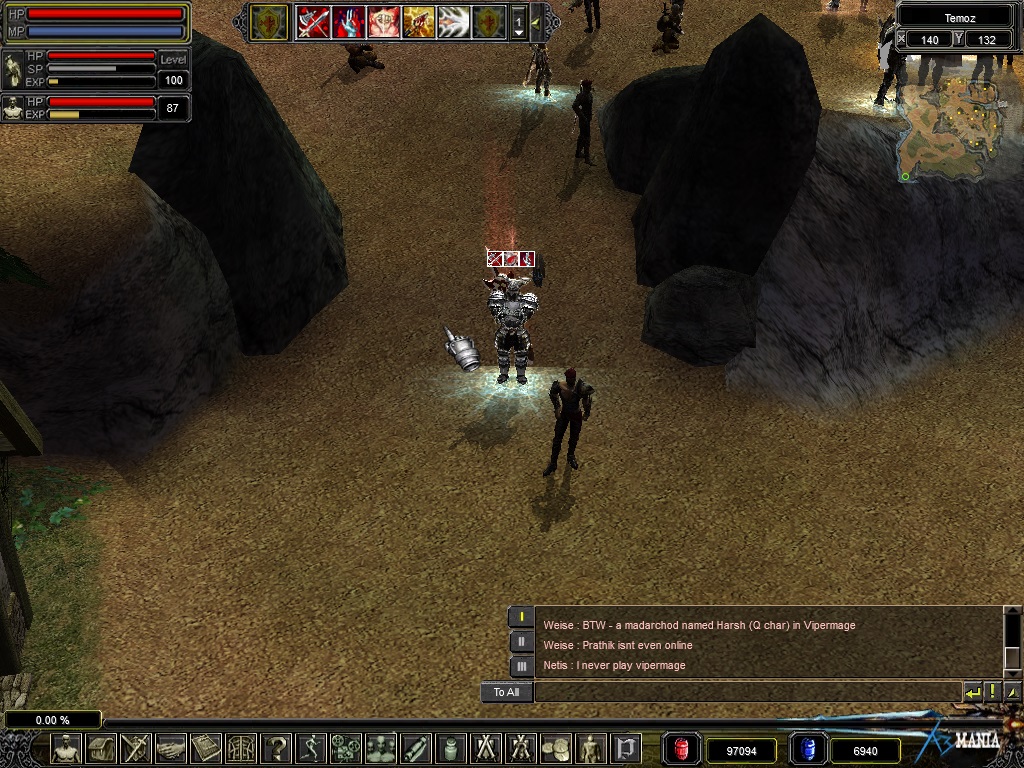Open chat tab III
Viewport: 1024px width, 768px height.
tap(521, 666)
